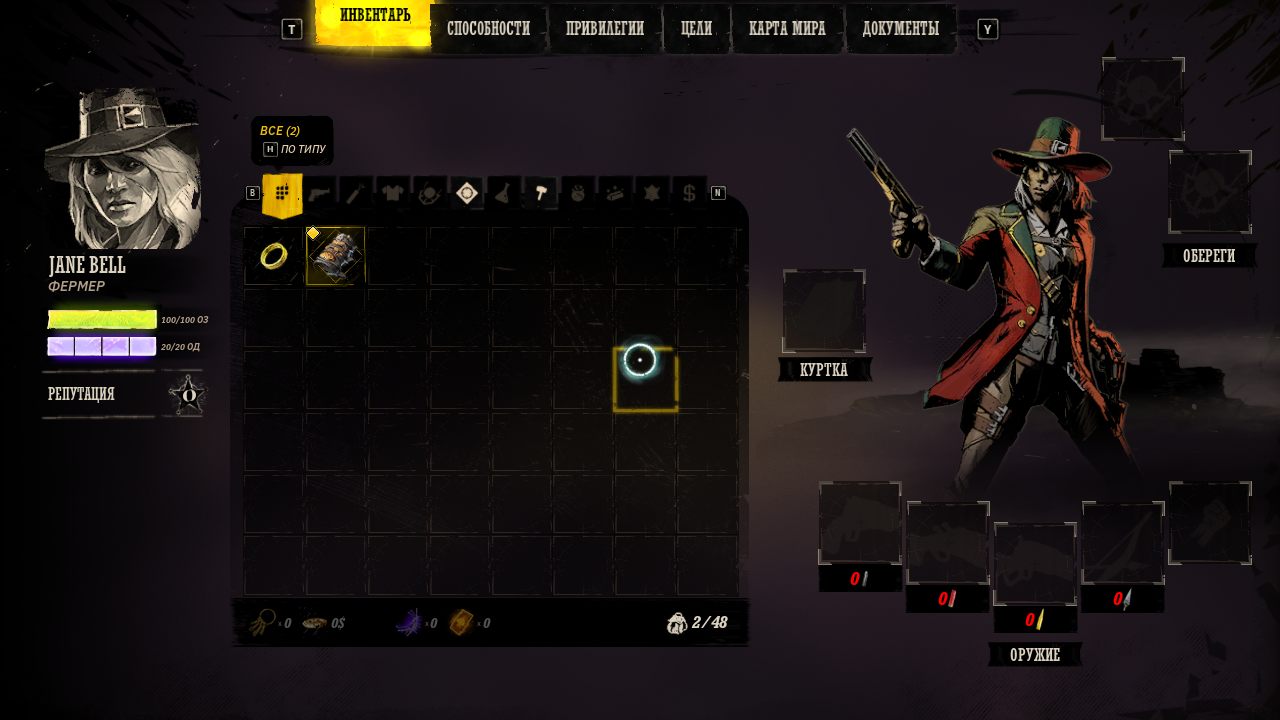The image size is (1280, 720).
Task: Click Jane Bell's character portrait
Action: pyautogui.click(x=124, y=170)
